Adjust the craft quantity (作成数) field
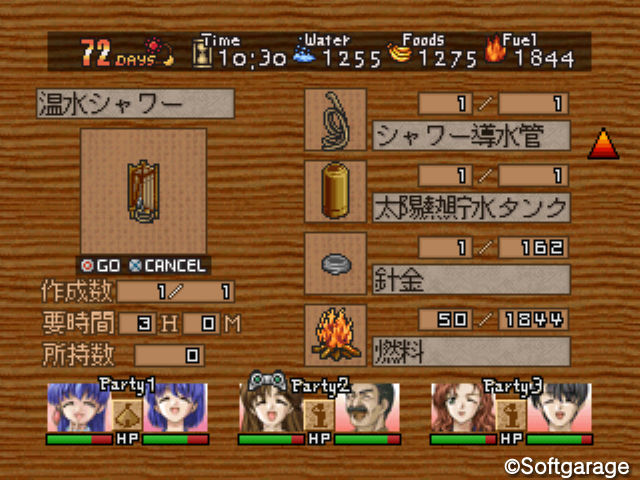The height and width of the screenshot is (480, 640). coord(176,292)
